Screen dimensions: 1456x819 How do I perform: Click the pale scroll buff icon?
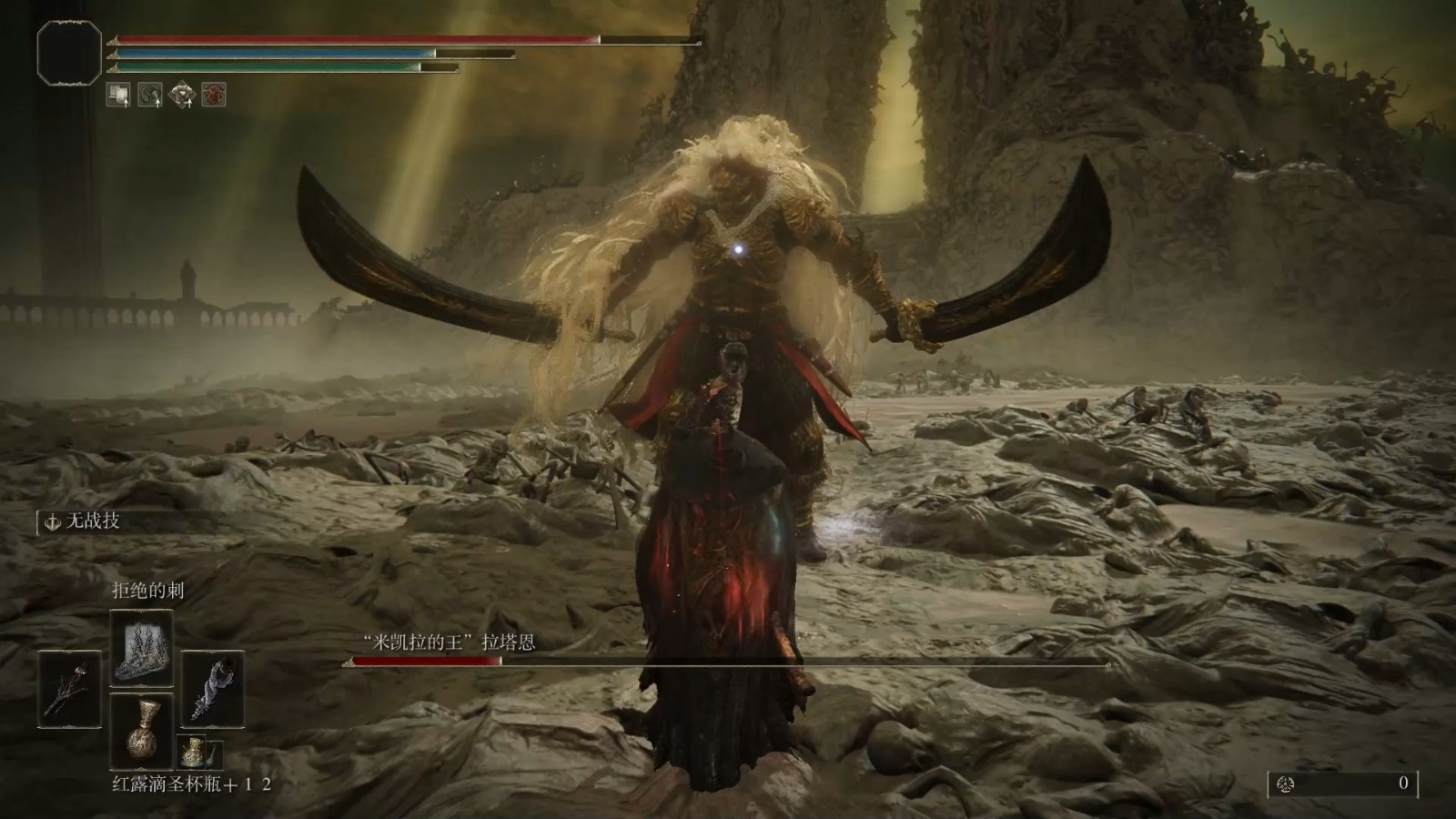(x=118, y=94)
